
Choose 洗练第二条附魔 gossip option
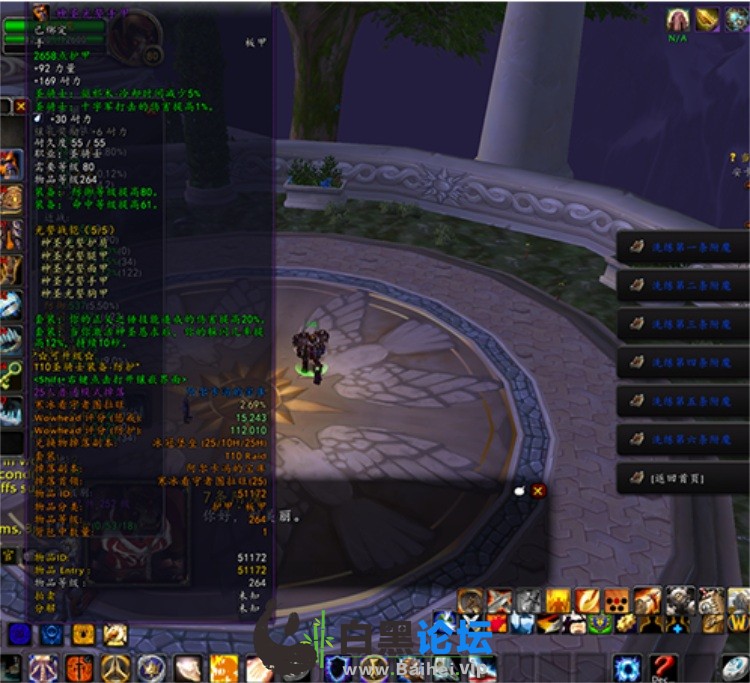coord(683,286)
